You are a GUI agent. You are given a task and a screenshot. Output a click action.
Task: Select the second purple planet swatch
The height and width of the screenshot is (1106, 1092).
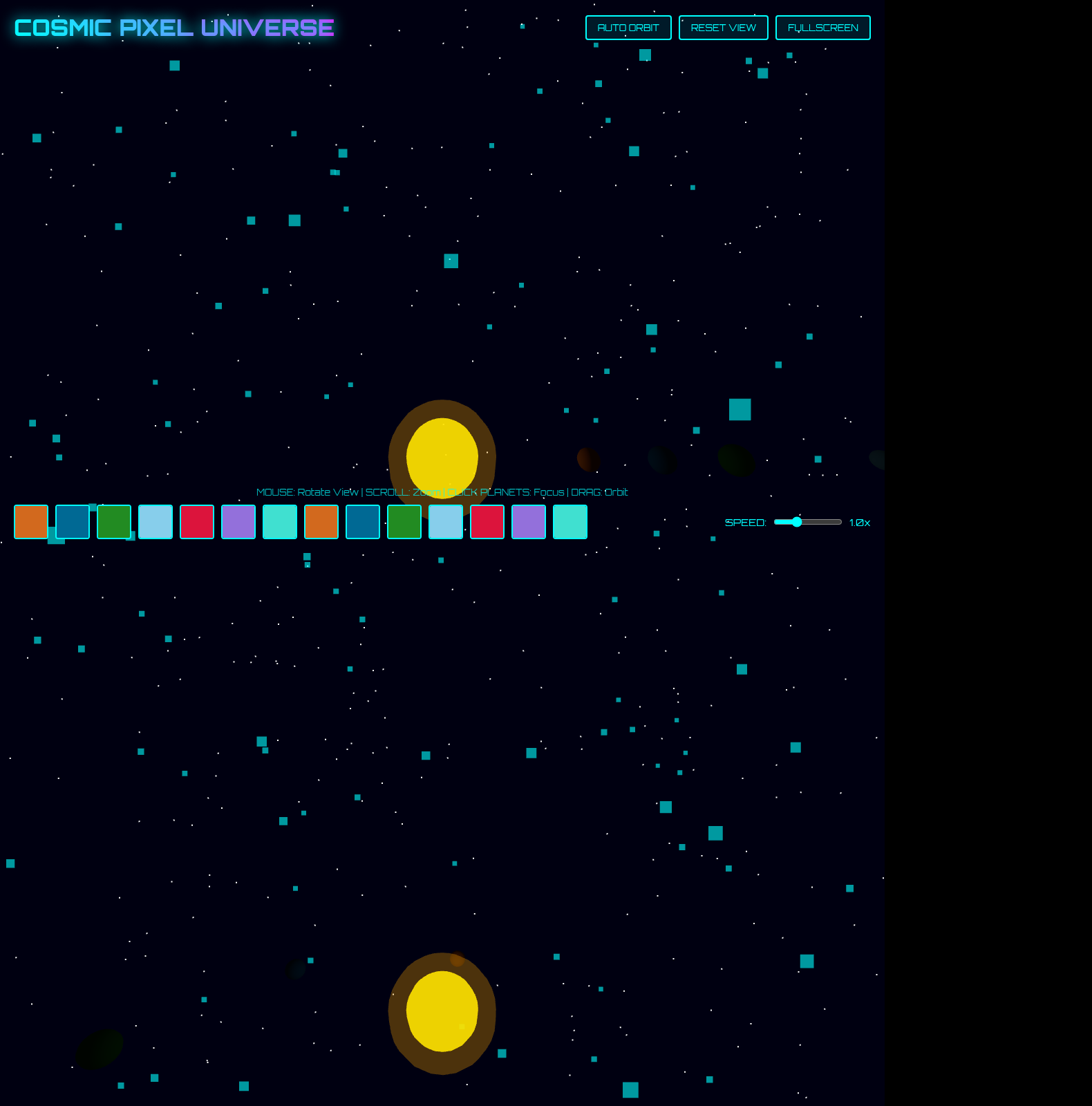pyautogui.click(x=528, y=522)
